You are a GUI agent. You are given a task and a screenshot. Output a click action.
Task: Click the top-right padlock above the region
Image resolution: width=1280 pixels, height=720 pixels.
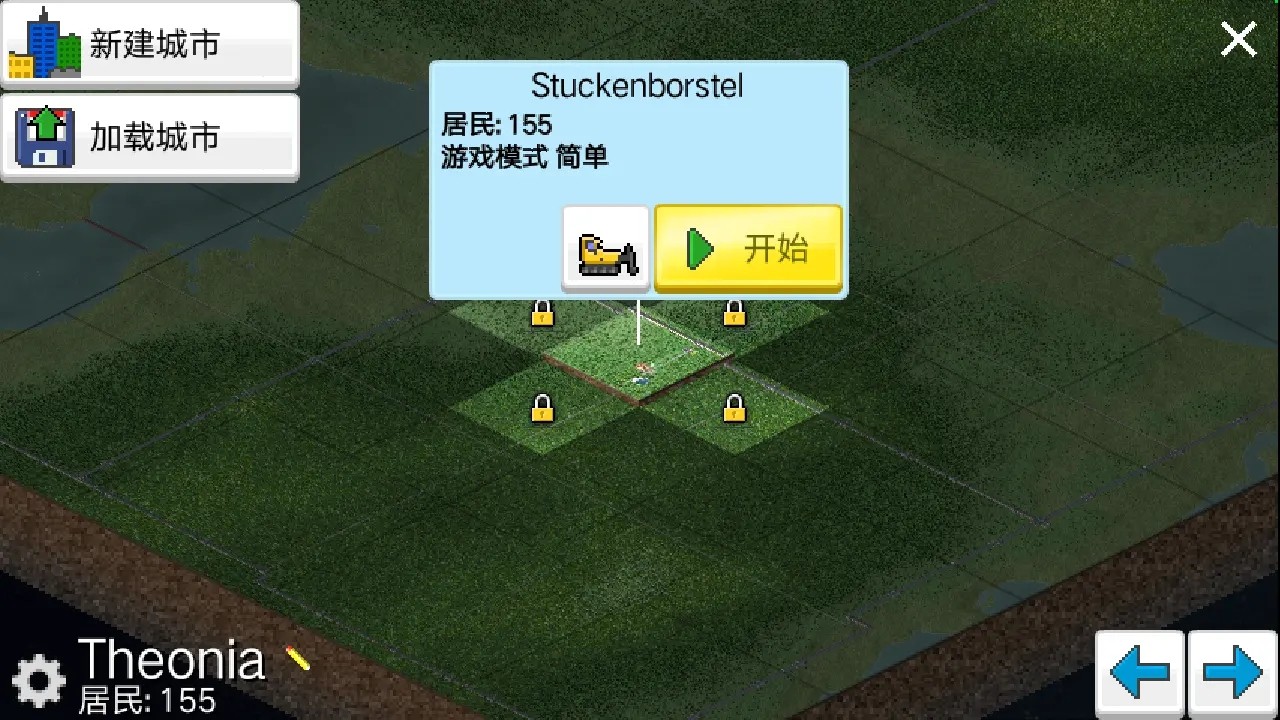(733, 313)
